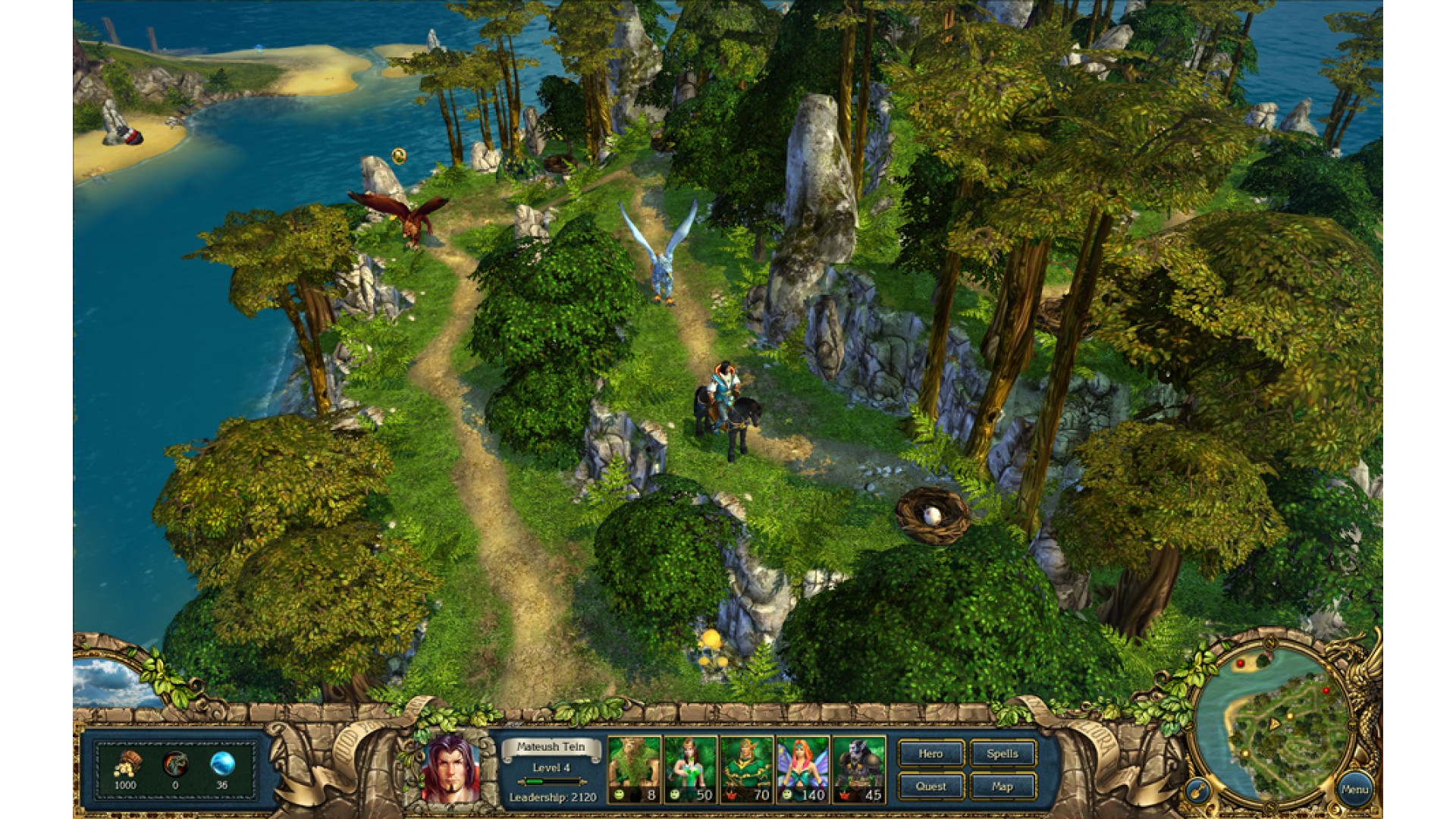
Task: Open the Hero screen
Action: pos(930,754)
